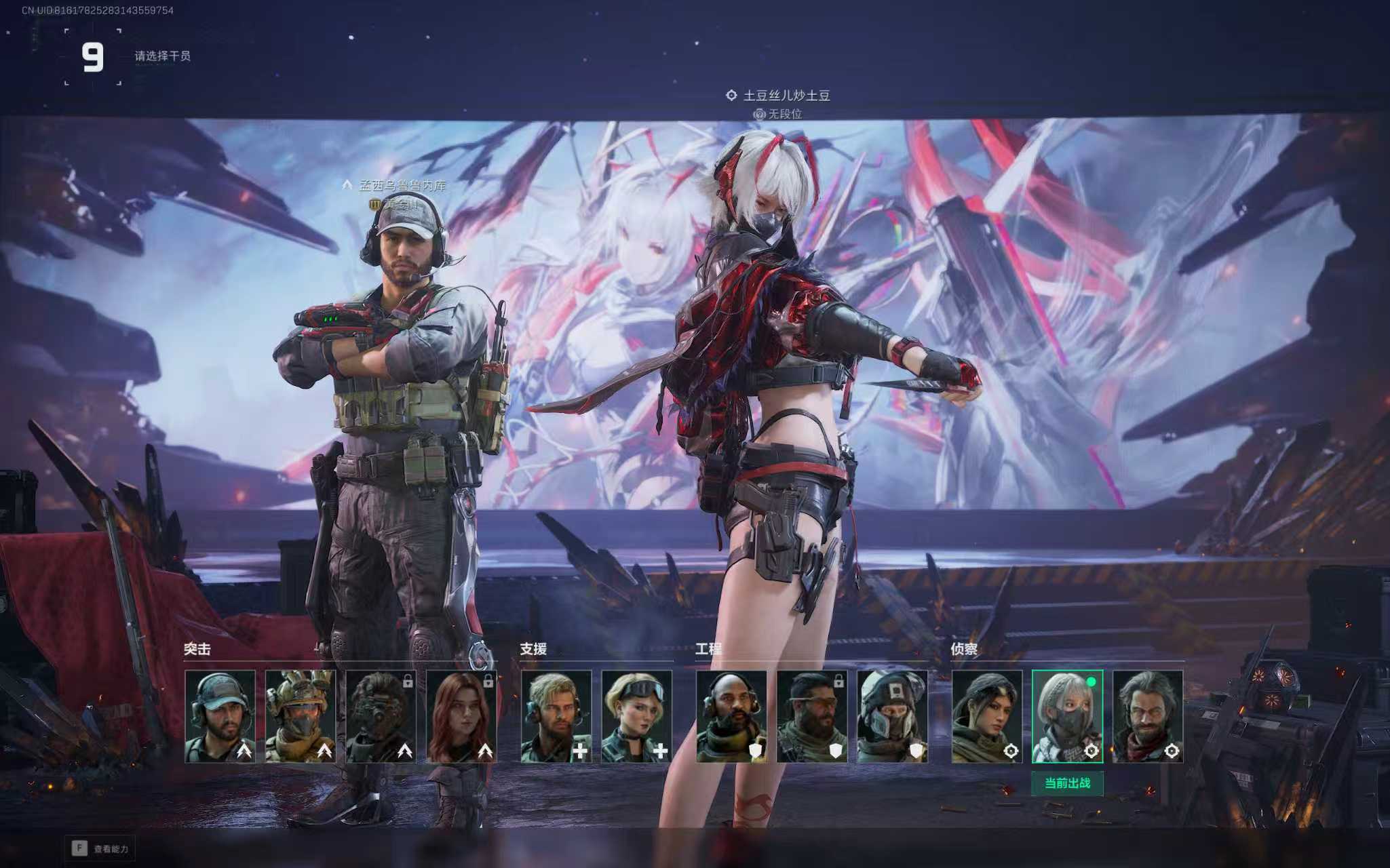Choose the engineer in white helmet and mask
The height and width of the screenshot is (868, 1390).
(x=892, y=716)
